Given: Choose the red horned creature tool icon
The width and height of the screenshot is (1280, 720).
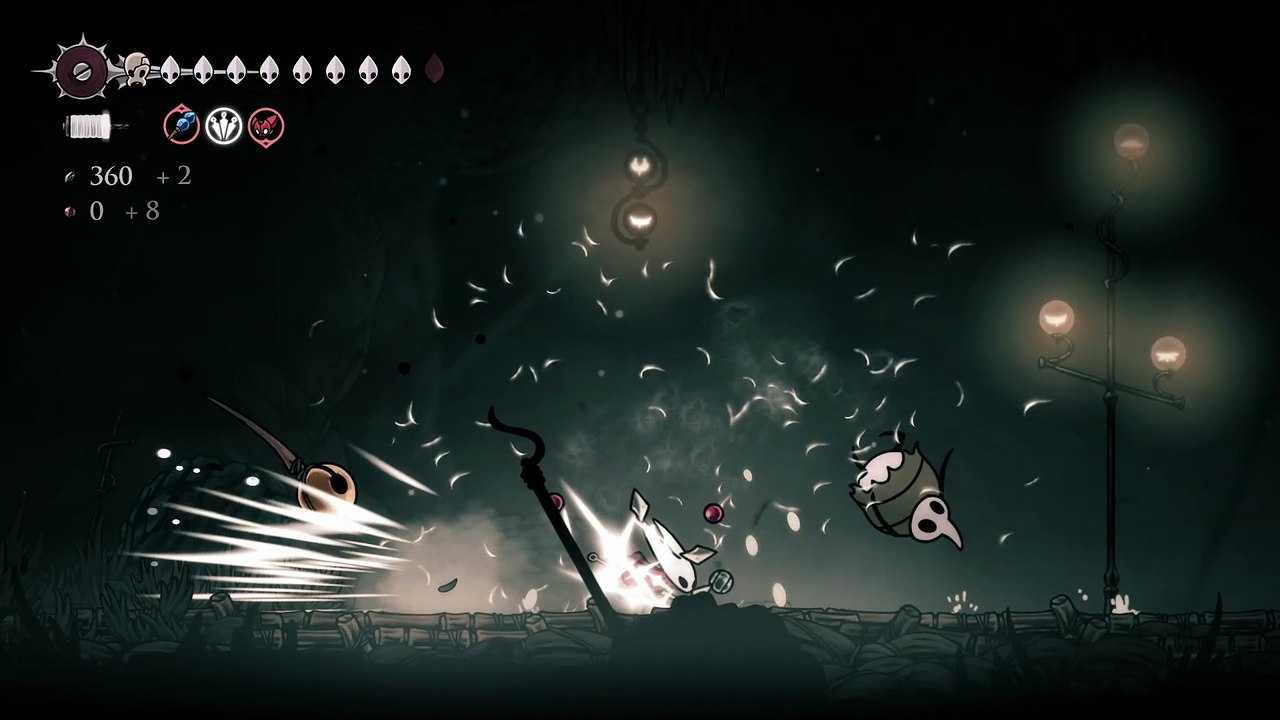Looking at the screenshot, I should pos(266,127).
